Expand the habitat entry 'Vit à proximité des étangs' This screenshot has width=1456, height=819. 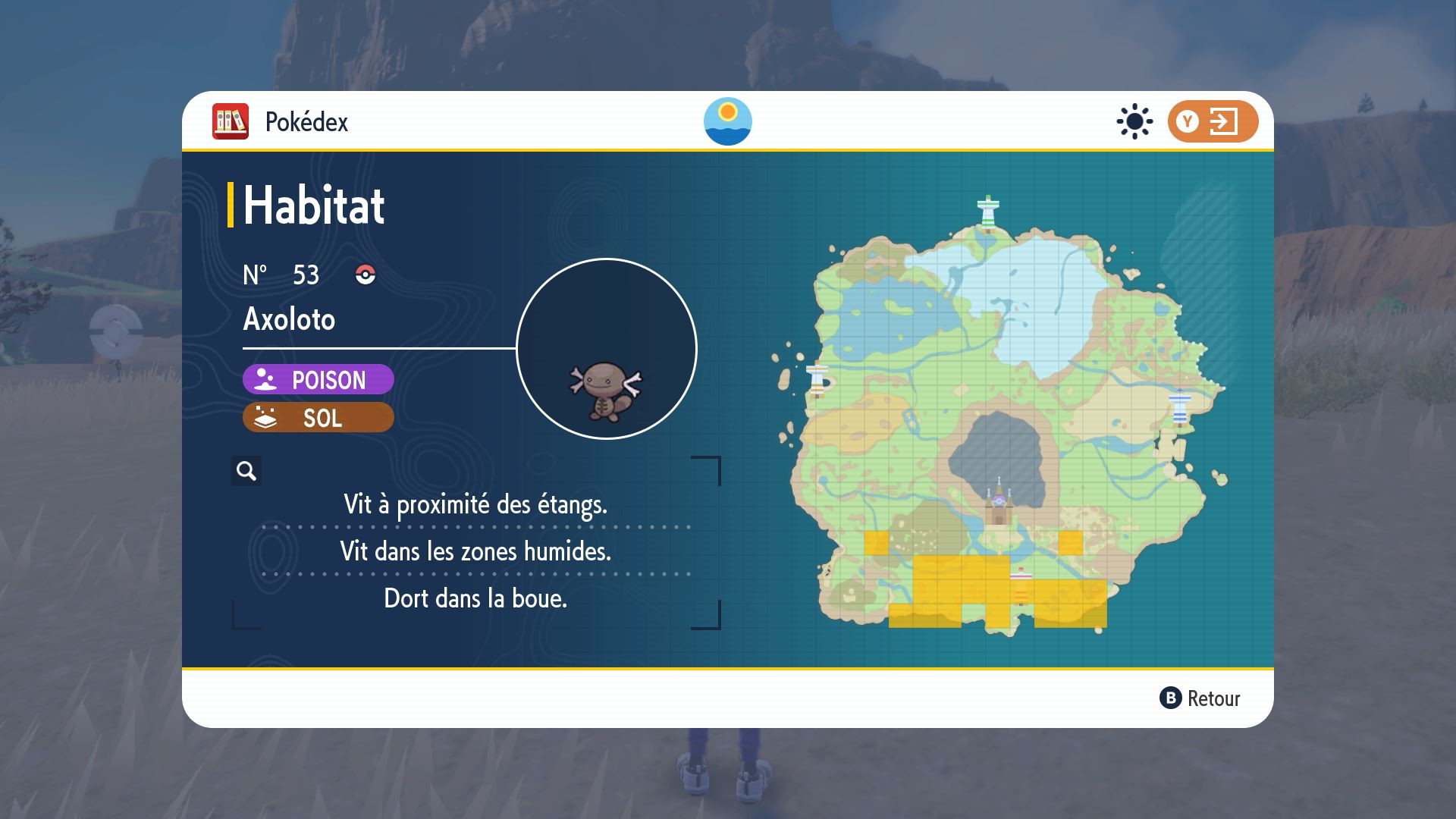476,504
